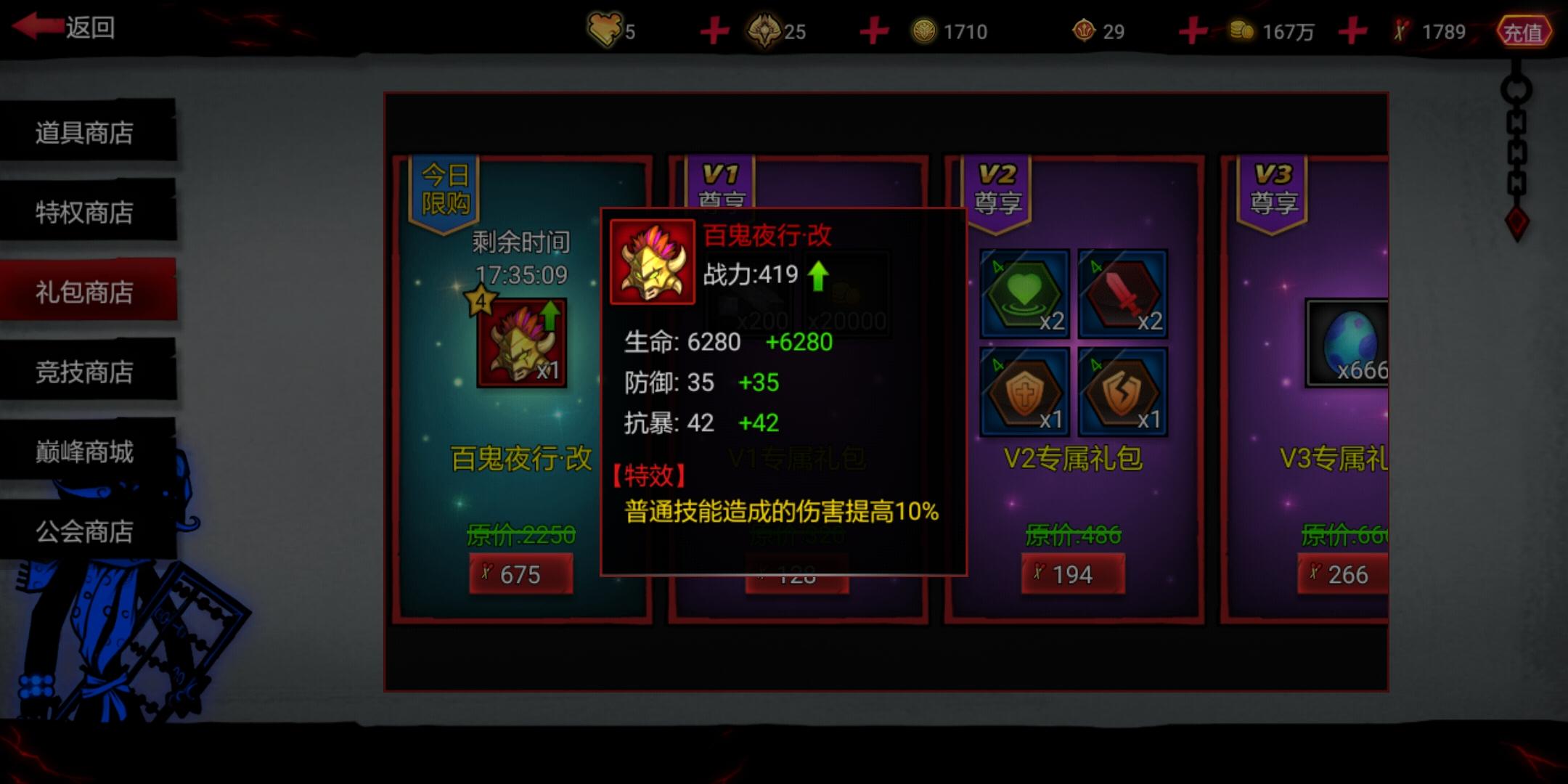Viewport: 1568px width, 784px height.
Task: Tap the 充值 recharge button
Action: tap(1526, 30)
